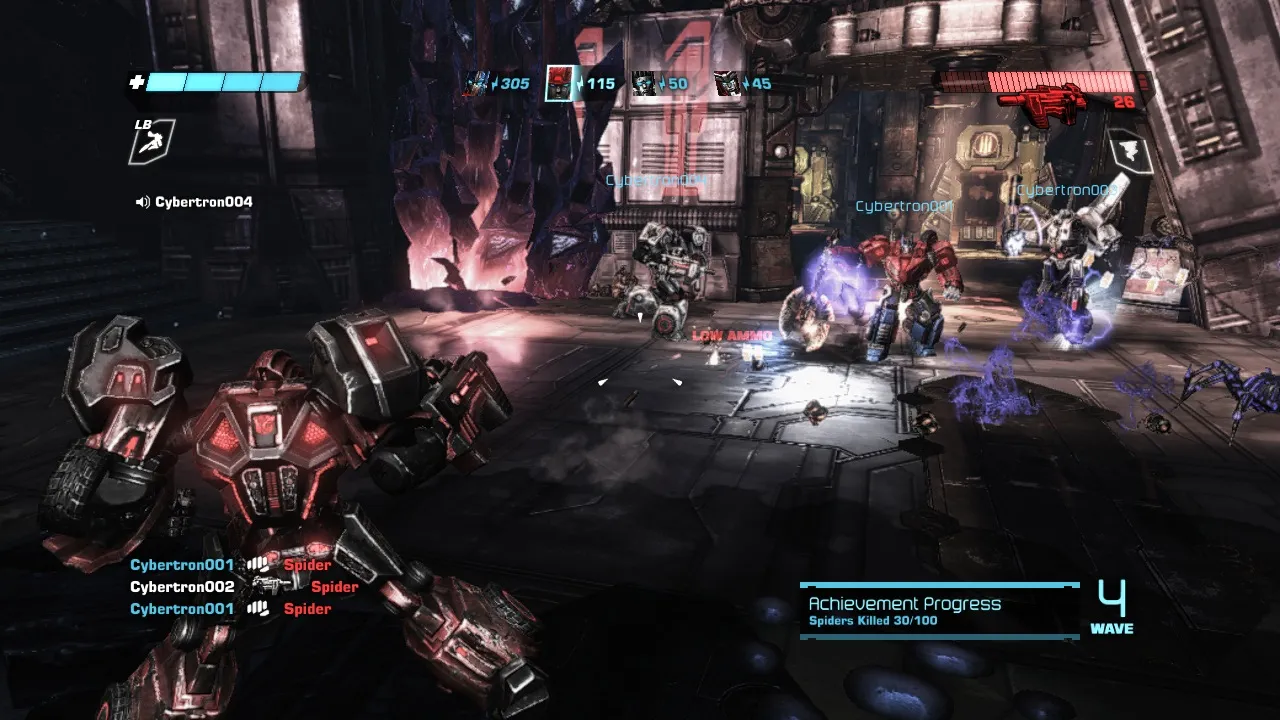Activate the whirlwind ability icon
Viewport: 1280px width, 720px height.
tap(1130, 153)
